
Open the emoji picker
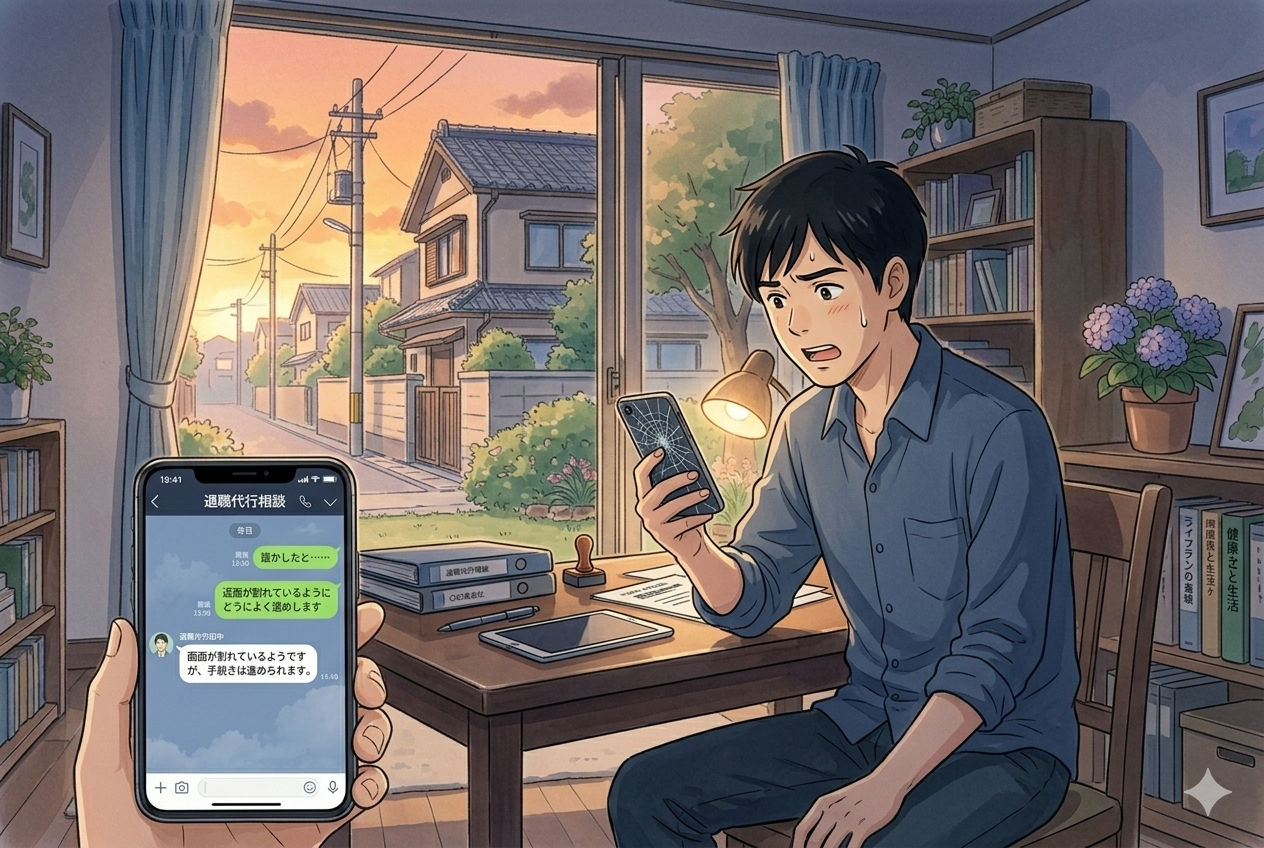(x=310, y=788)
